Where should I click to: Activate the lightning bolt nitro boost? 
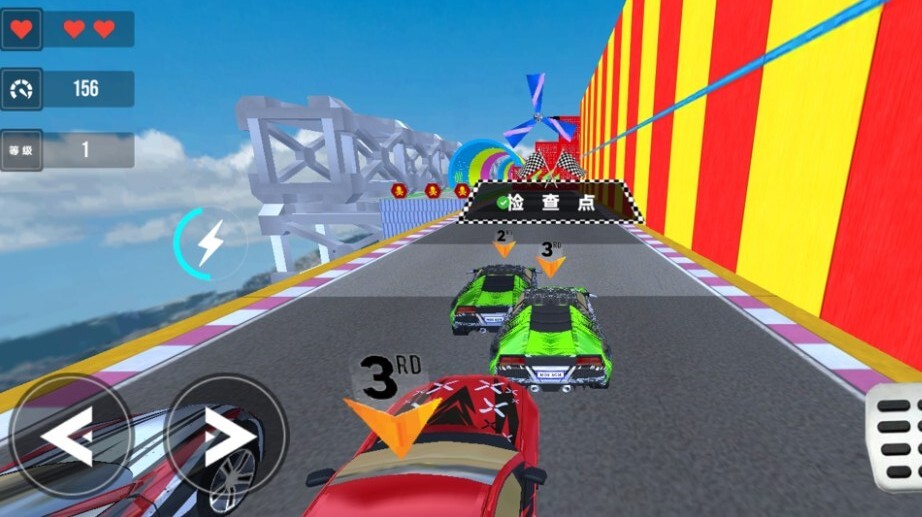click(210, 244)
